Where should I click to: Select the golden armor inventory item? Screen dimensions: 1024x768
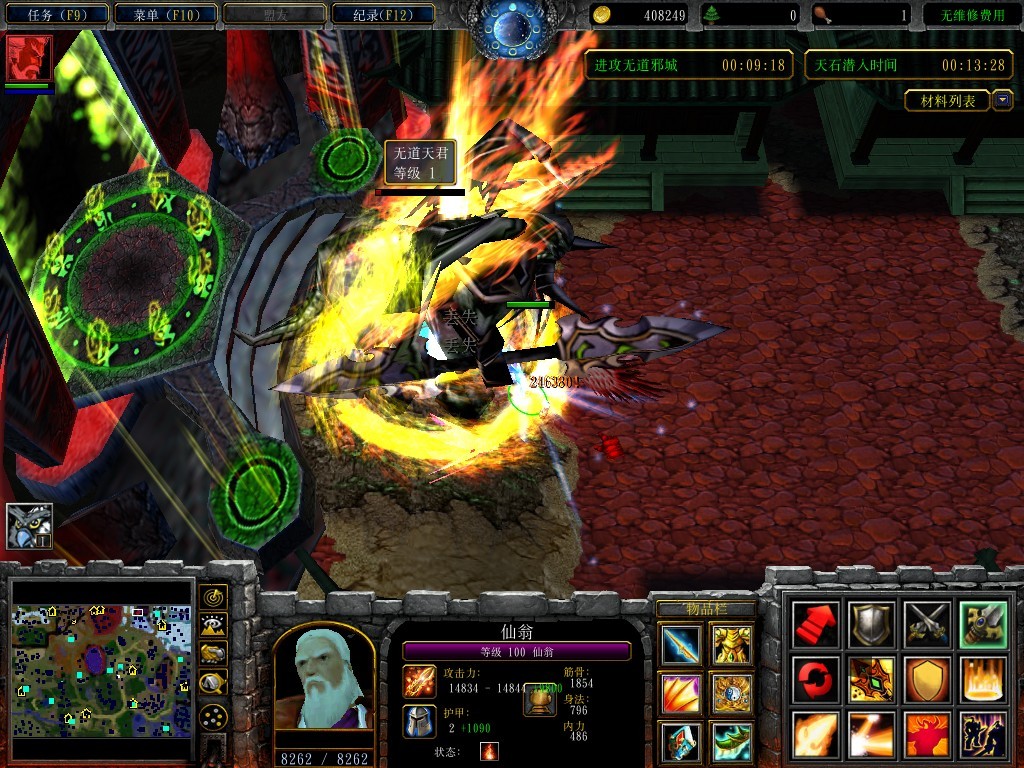(732, 645)
